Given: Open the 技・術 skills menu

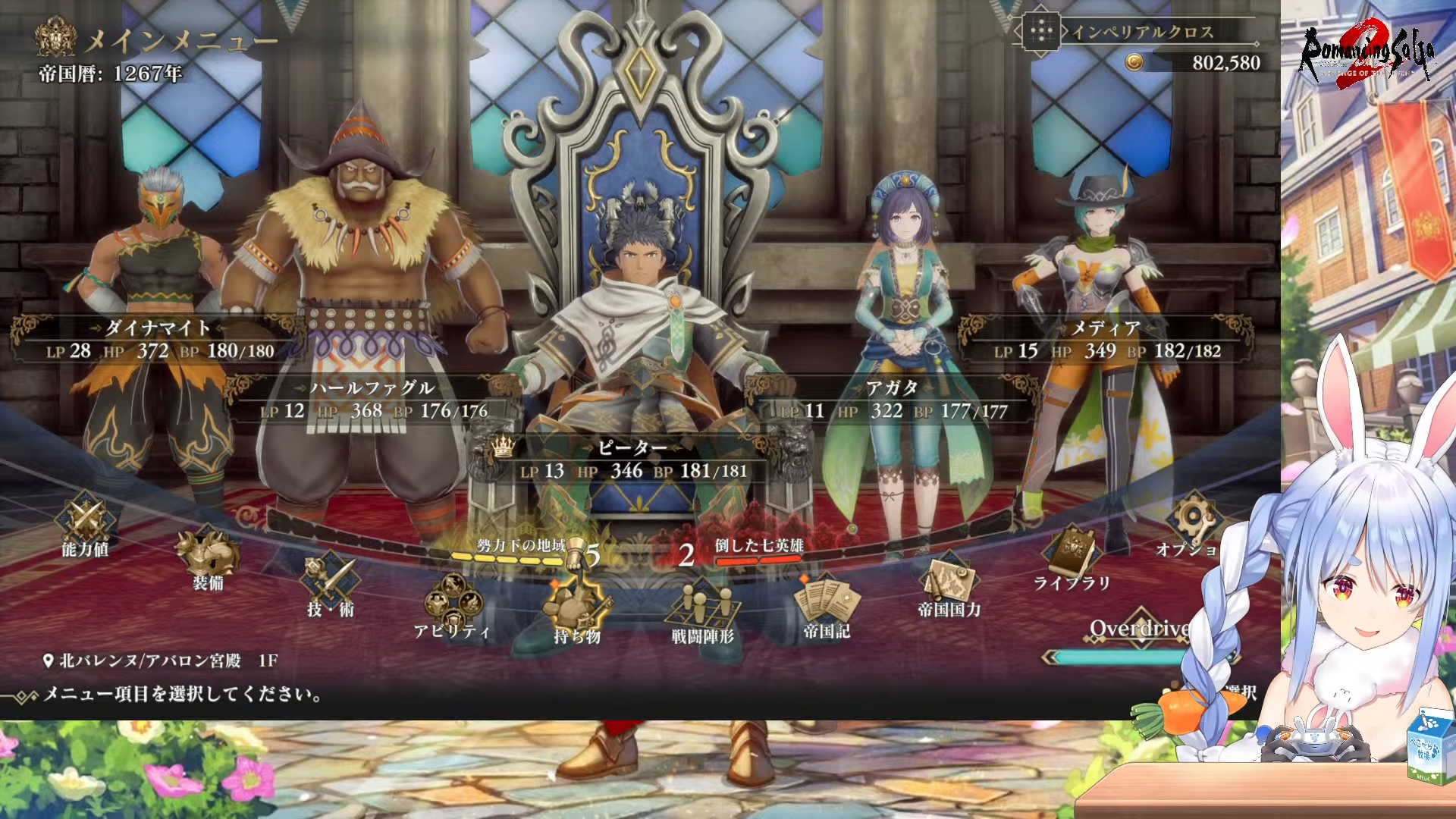Looking at the screenshot, I should click(x=330, y=586).
